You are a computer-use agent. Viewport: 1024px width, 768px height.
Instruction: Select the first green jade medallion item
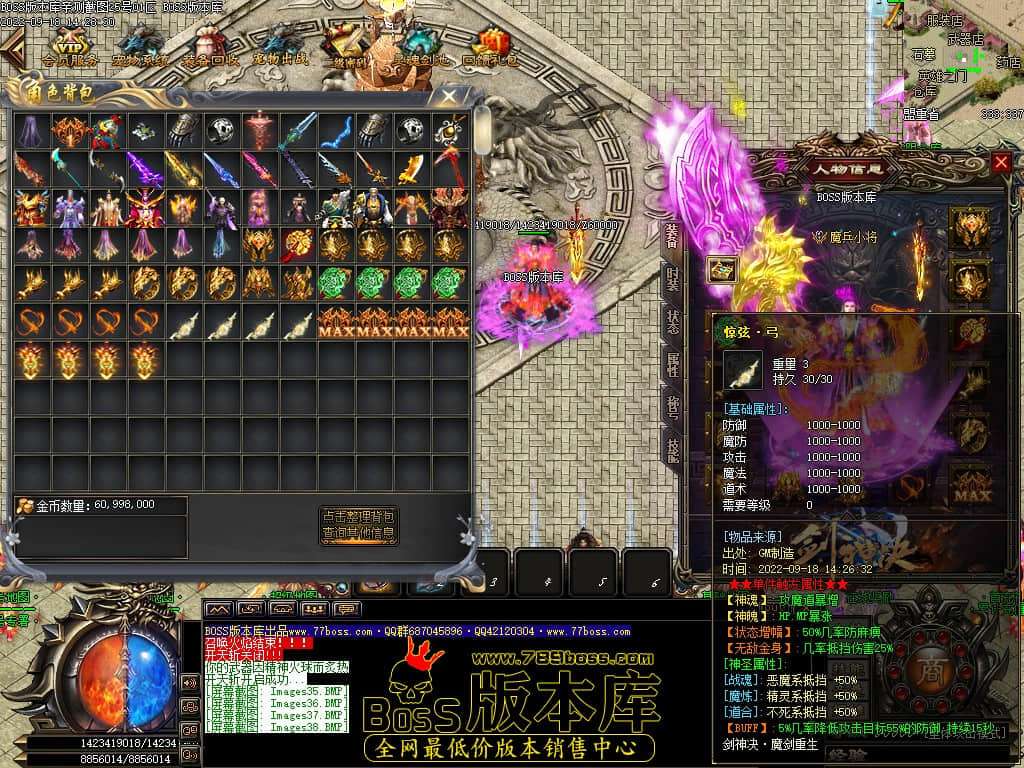(335, 283)
